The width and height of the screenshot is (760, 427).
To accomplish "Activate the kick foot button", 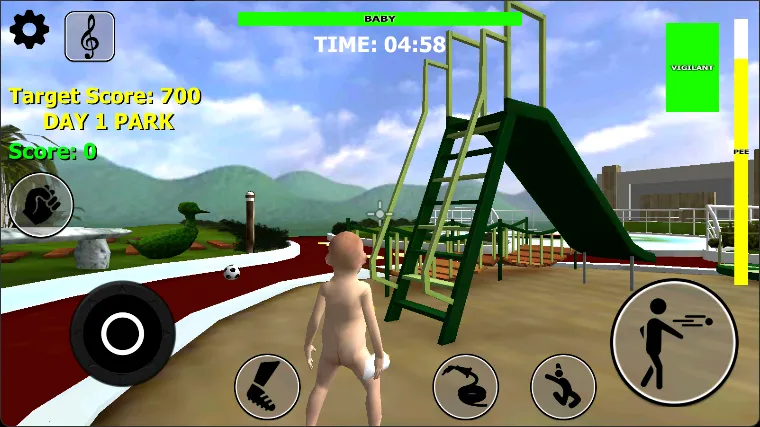I will coord(267,387).
